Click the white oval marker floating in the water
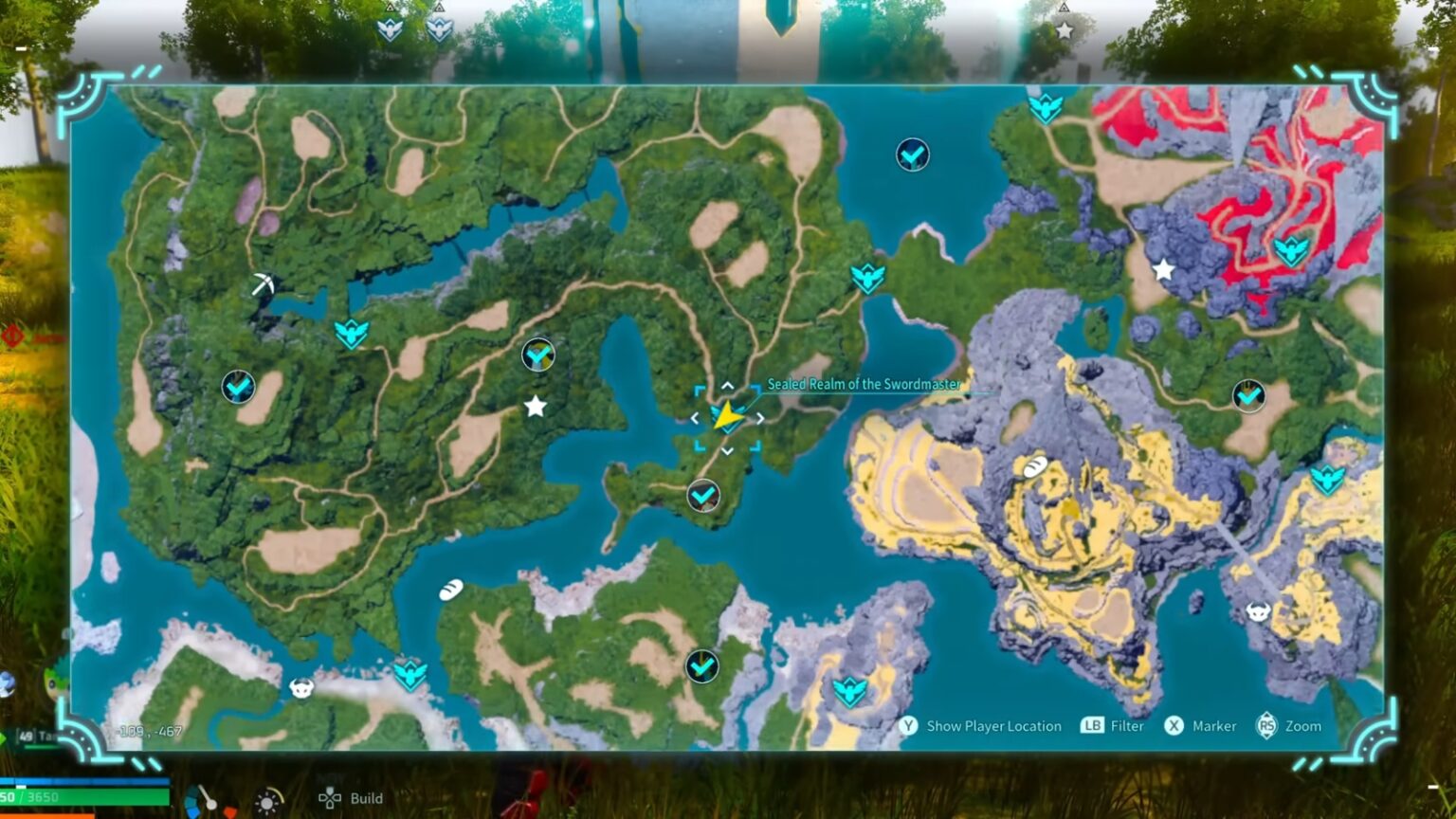This screenshot has height=819, width=1456. pyautogui.click(x=451, y=590)
